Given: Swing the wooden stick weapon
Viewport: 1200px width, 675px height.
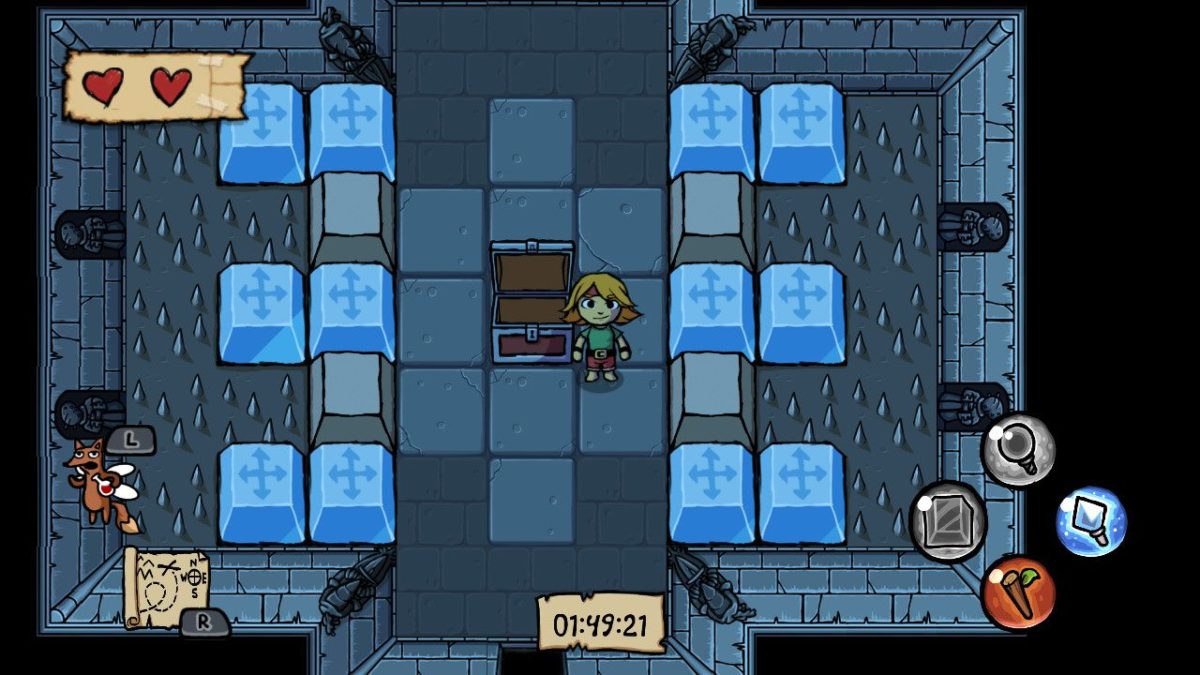Looking at the screenshot, I should 1018,593.
